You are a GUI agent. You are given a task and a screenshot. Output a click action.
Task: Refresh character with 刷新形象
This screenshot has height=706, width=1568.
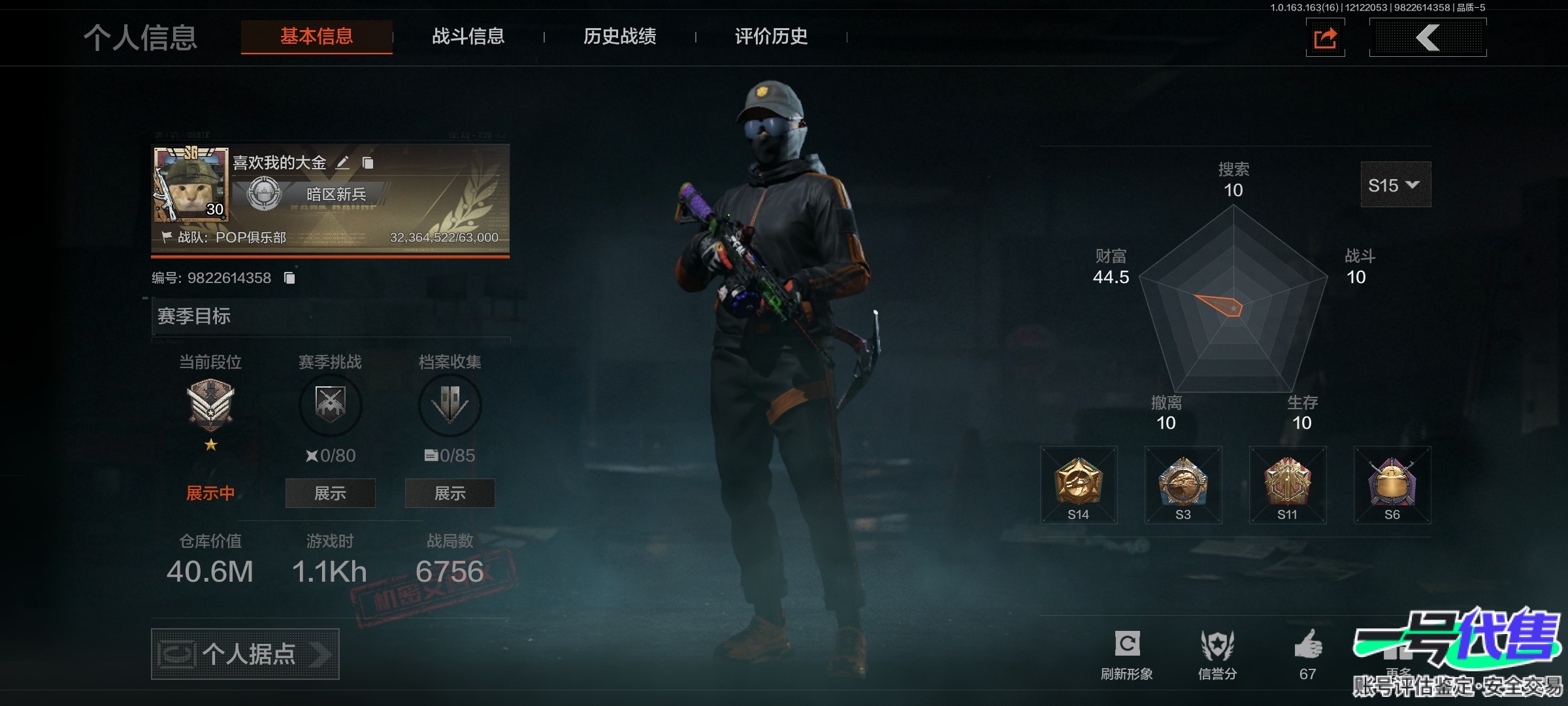tap(1127, 654)
